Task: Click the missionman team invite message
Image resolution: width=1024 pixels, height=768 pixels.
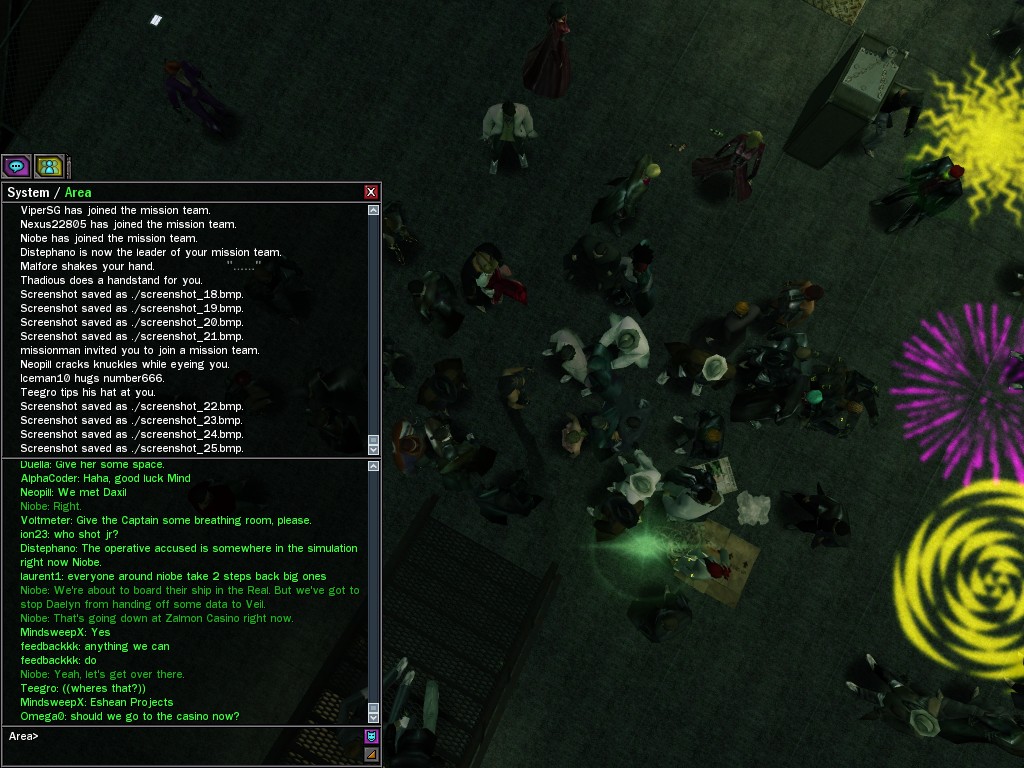Action: (x=140, y=350)
